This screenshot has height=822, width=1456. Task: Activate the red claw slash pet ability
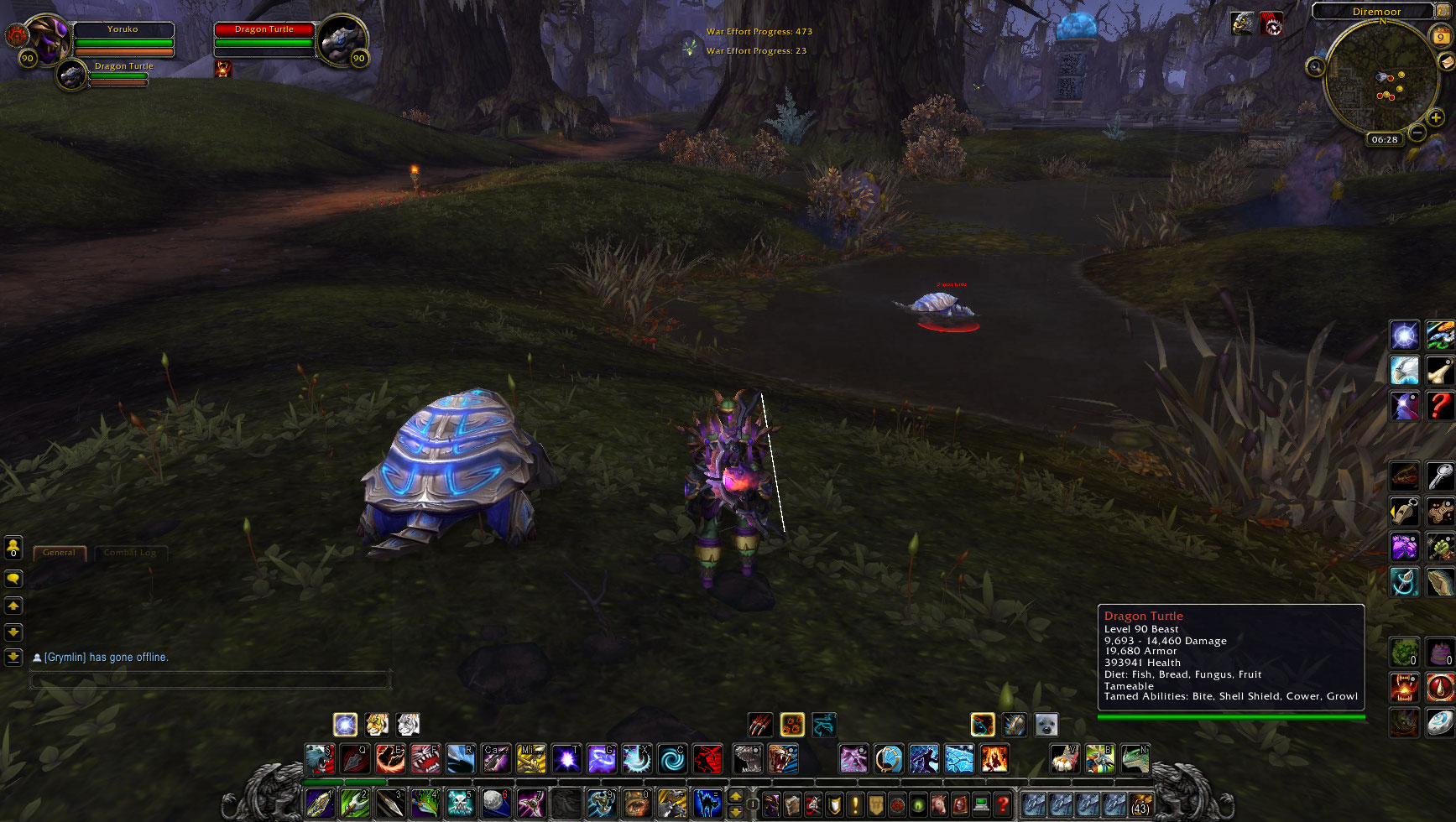point(759,725)
